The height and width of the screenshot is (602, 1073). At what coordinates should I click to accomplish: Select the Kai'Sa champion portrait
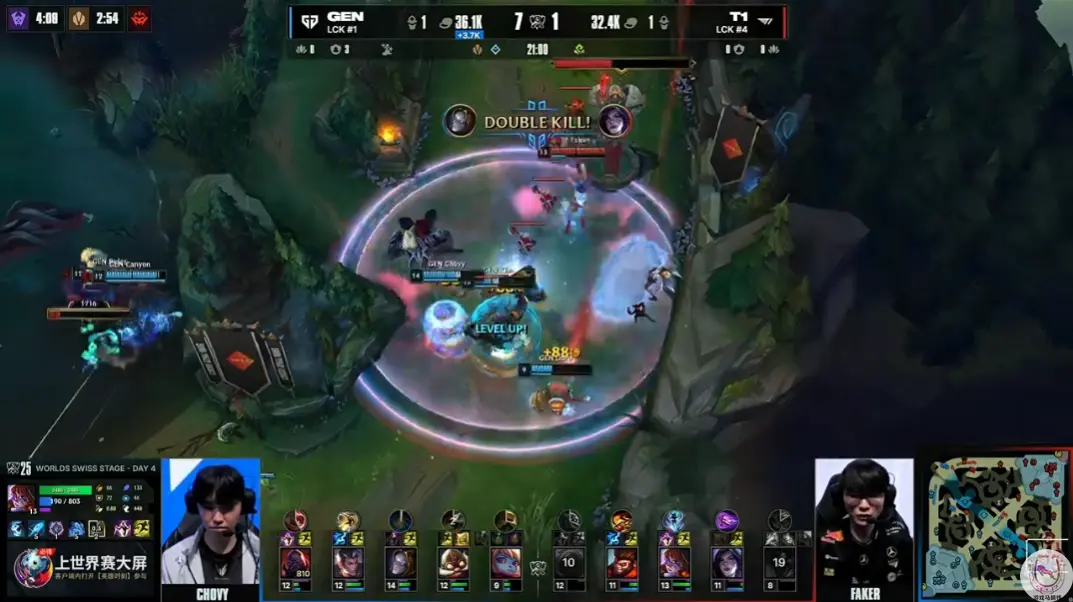coord(726,562)
